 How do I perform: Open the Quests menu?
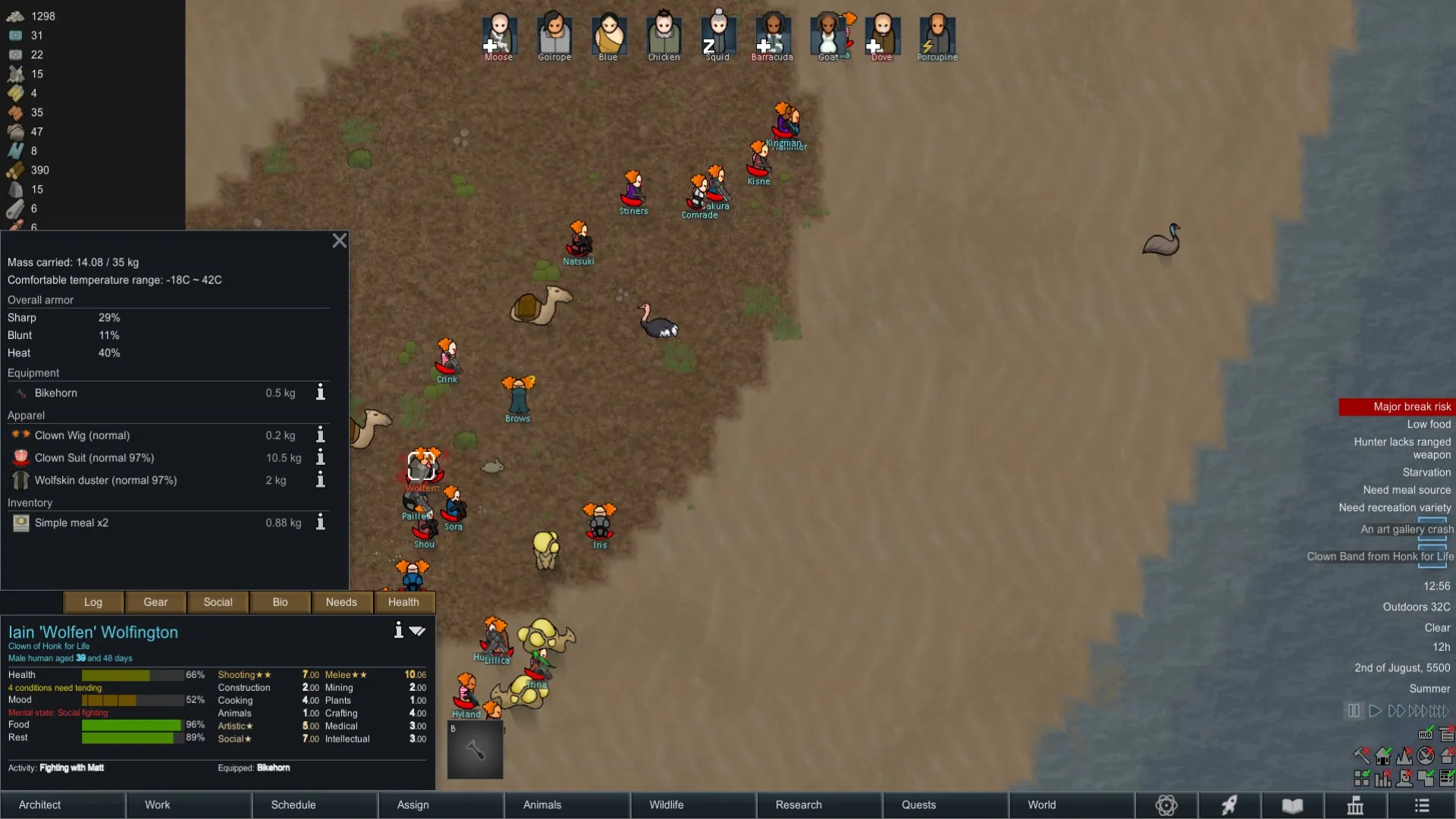(x=944, y=805)
